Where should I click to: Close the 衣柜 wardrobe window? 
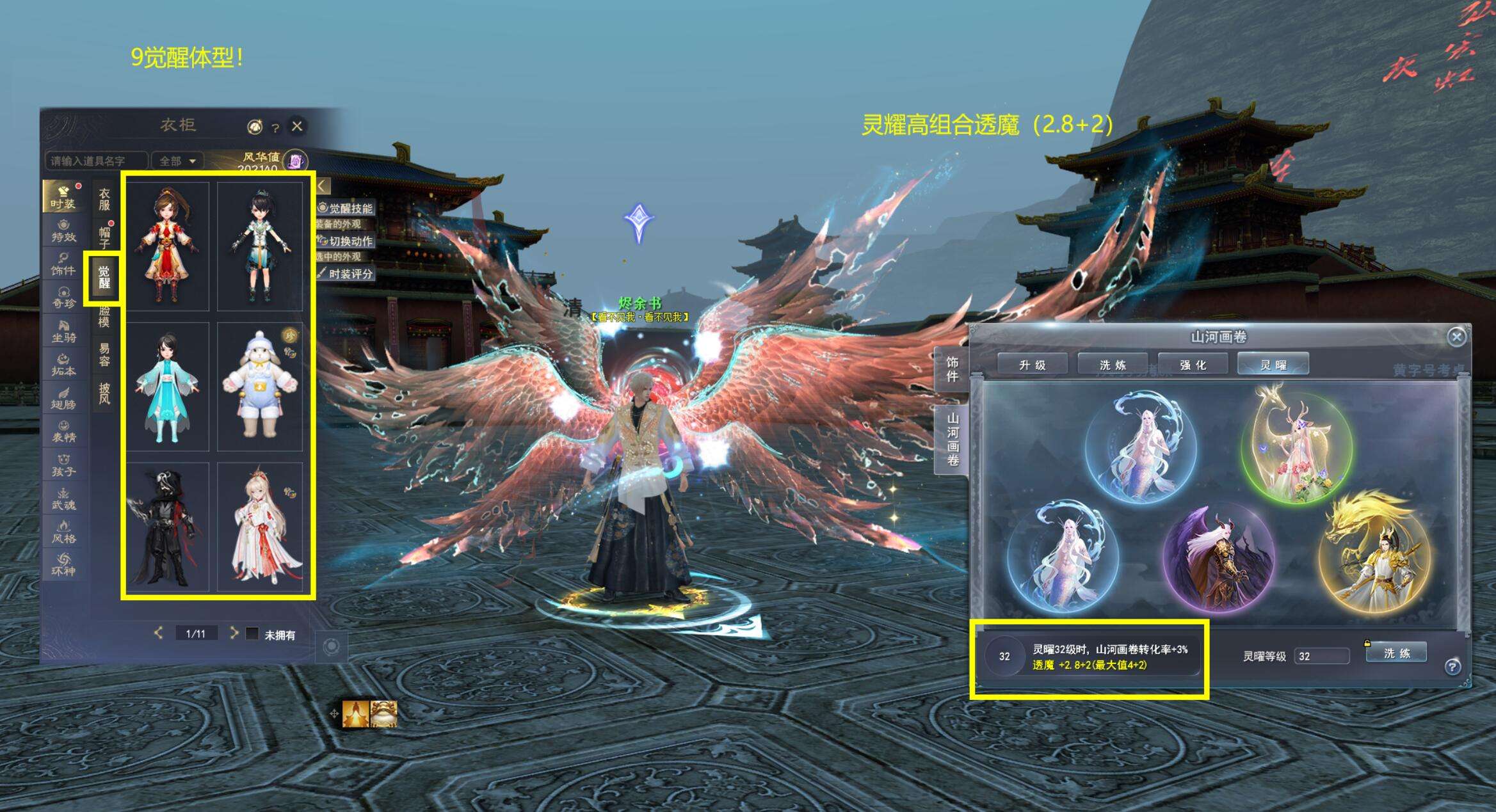coord(297,126)
